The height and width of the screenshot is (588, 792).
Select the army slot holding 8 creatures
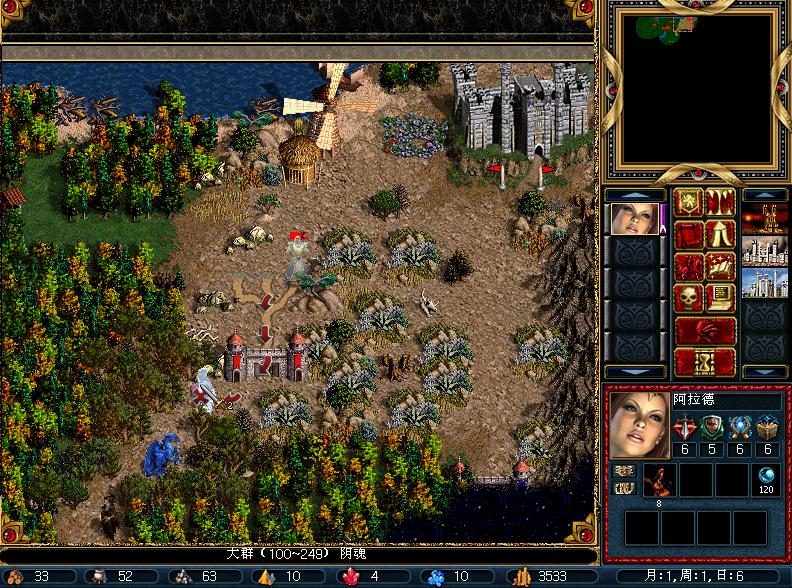pos(659,480)
